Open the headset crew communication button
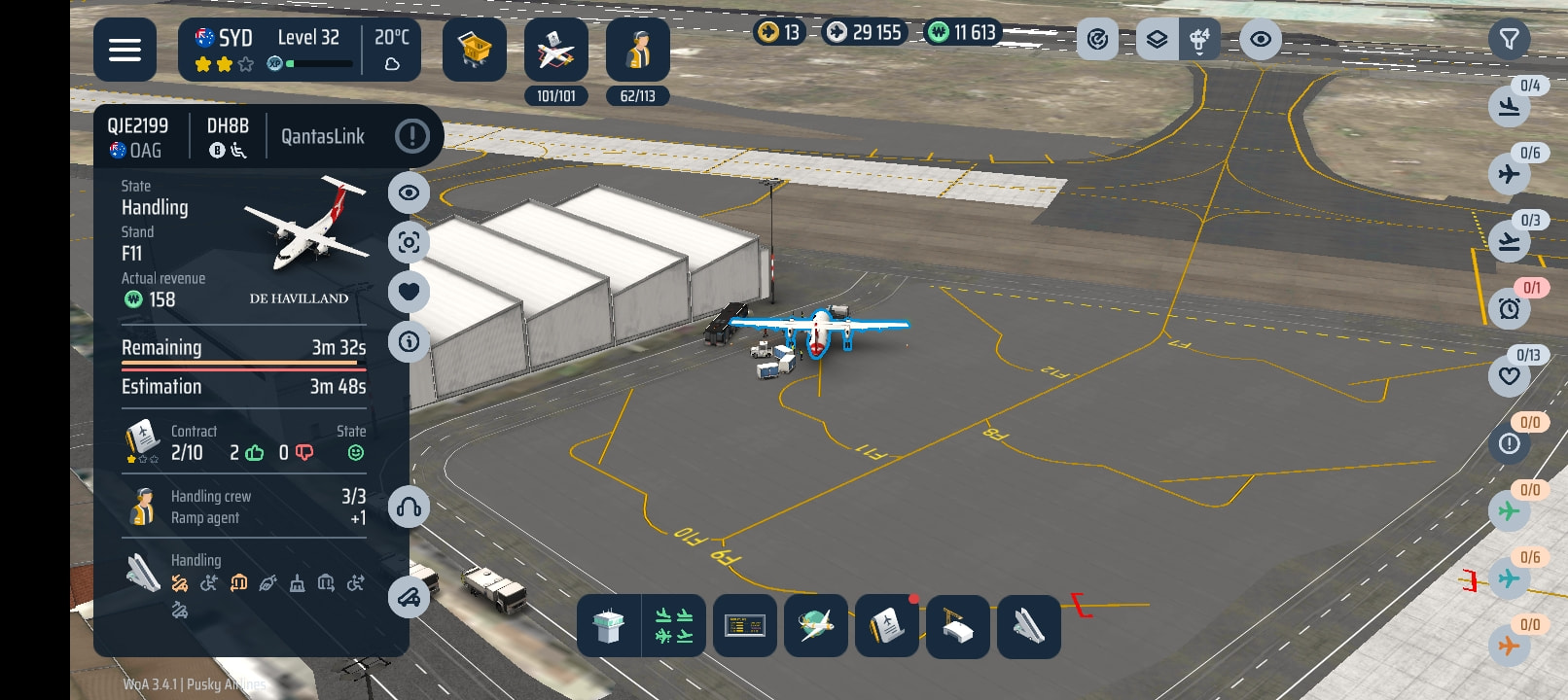This screenshot has width=1568, height=700. coord(409,507)
